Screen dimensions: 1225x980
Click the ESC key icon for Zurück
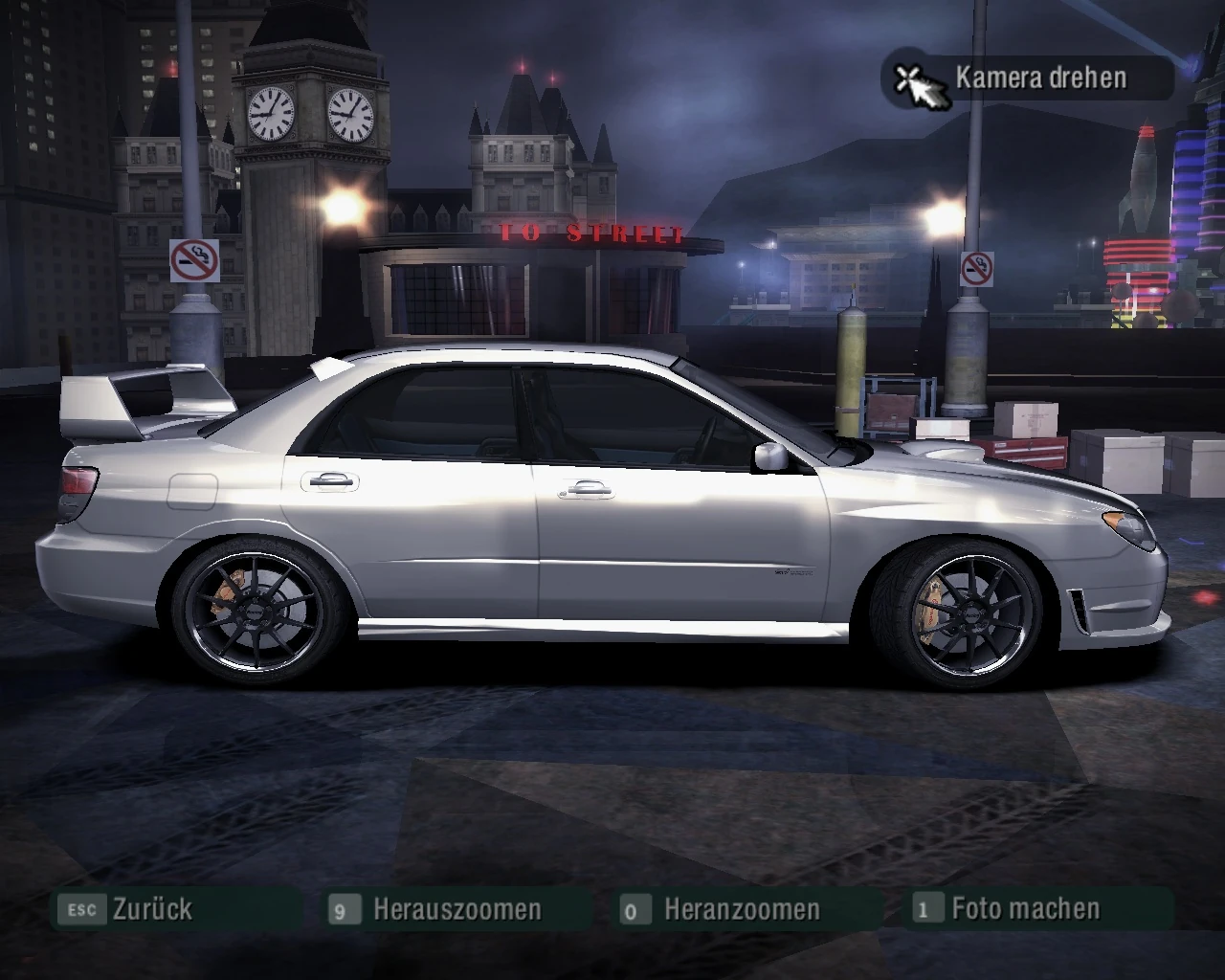point(81,909)
